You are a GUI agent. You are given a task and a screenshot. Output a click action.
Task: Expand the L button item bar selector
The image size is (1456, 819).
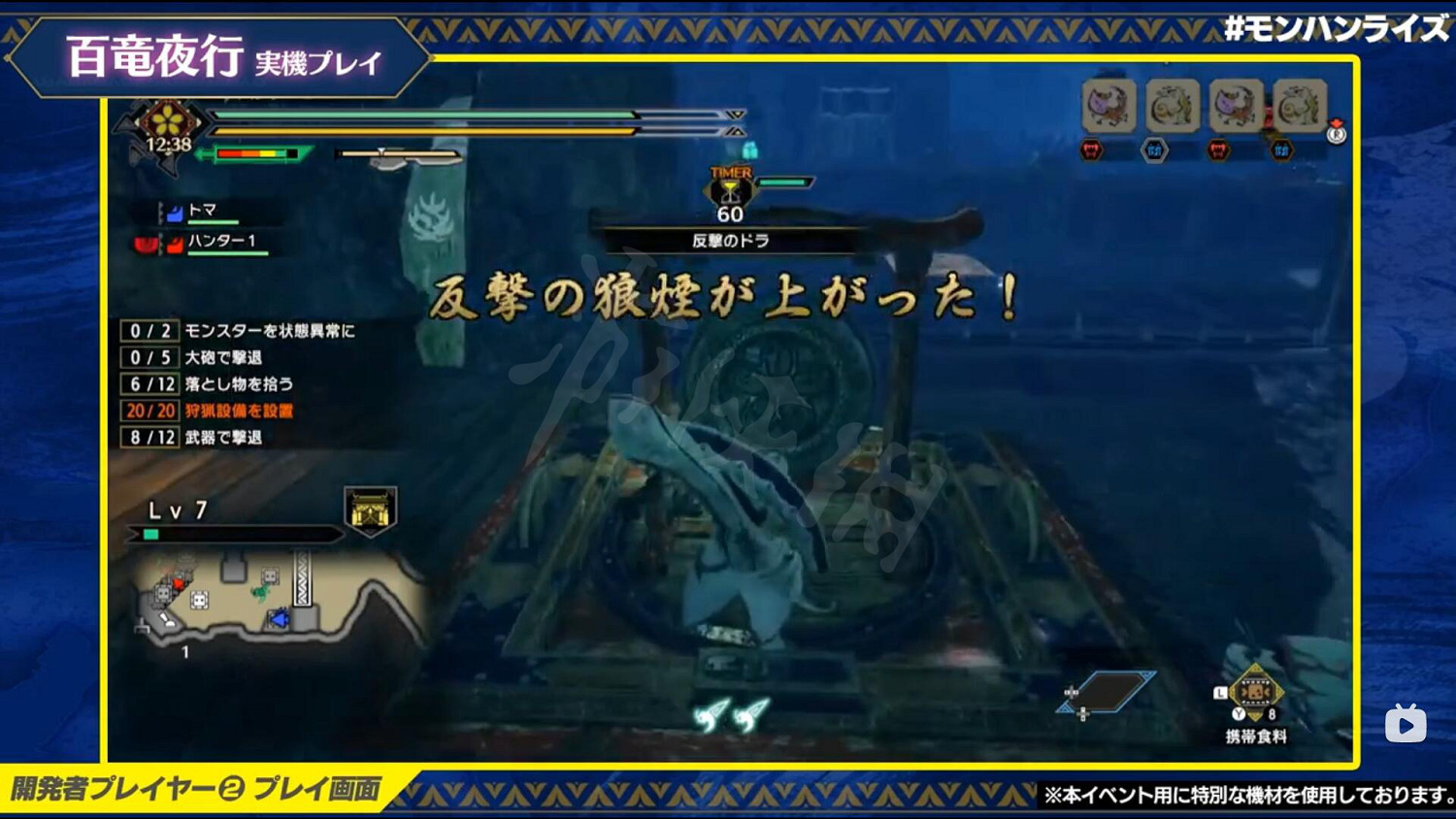[1220, 691]
